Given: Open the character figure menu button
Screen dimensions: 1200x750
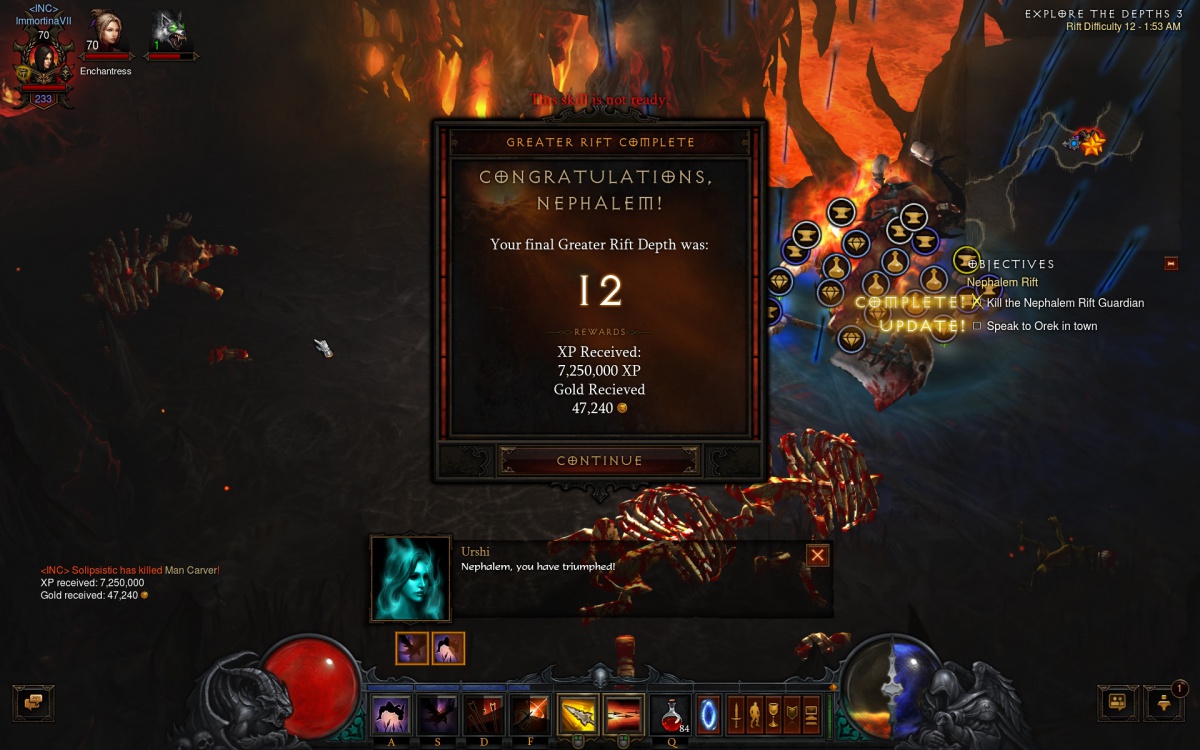Looking at the screenshot, I should tap(755, 716).
